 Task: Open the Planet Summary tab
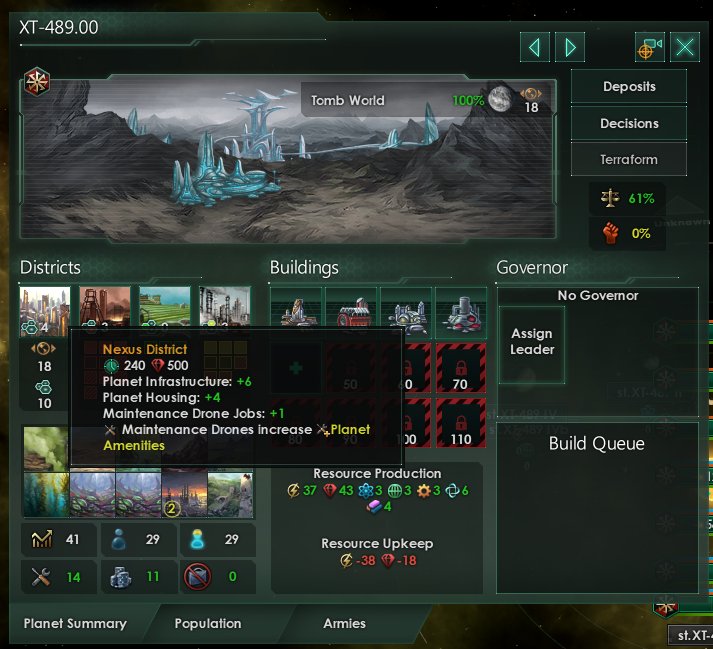[x=75, y=623]
